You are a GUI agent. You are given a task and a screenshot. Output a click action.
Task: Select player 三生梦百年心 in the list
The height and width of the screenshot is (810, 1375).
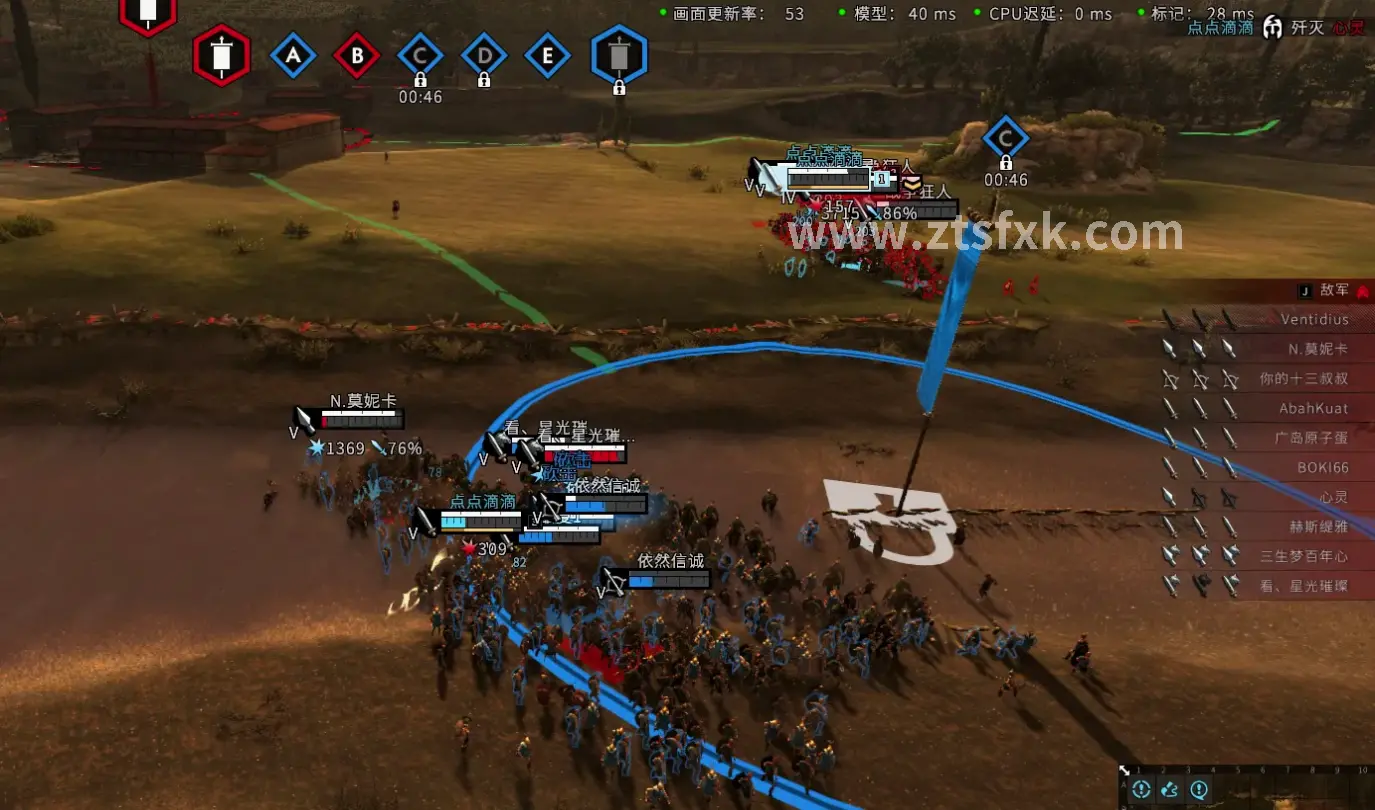point(1303,556)
